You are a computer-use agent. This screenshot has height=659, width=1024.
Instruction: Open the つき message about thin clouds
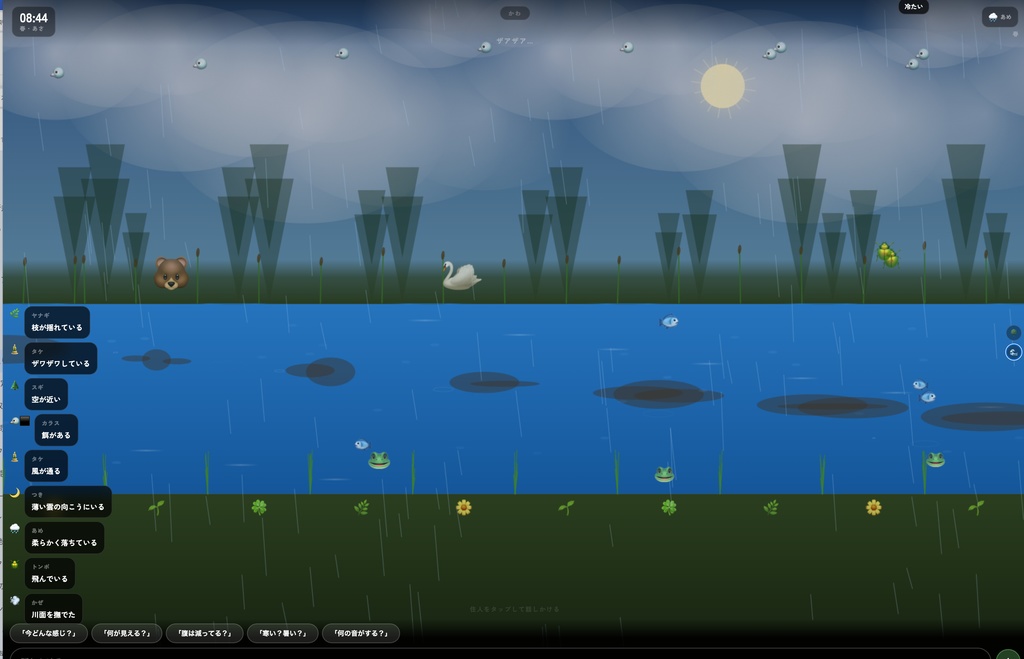[69, 502]
